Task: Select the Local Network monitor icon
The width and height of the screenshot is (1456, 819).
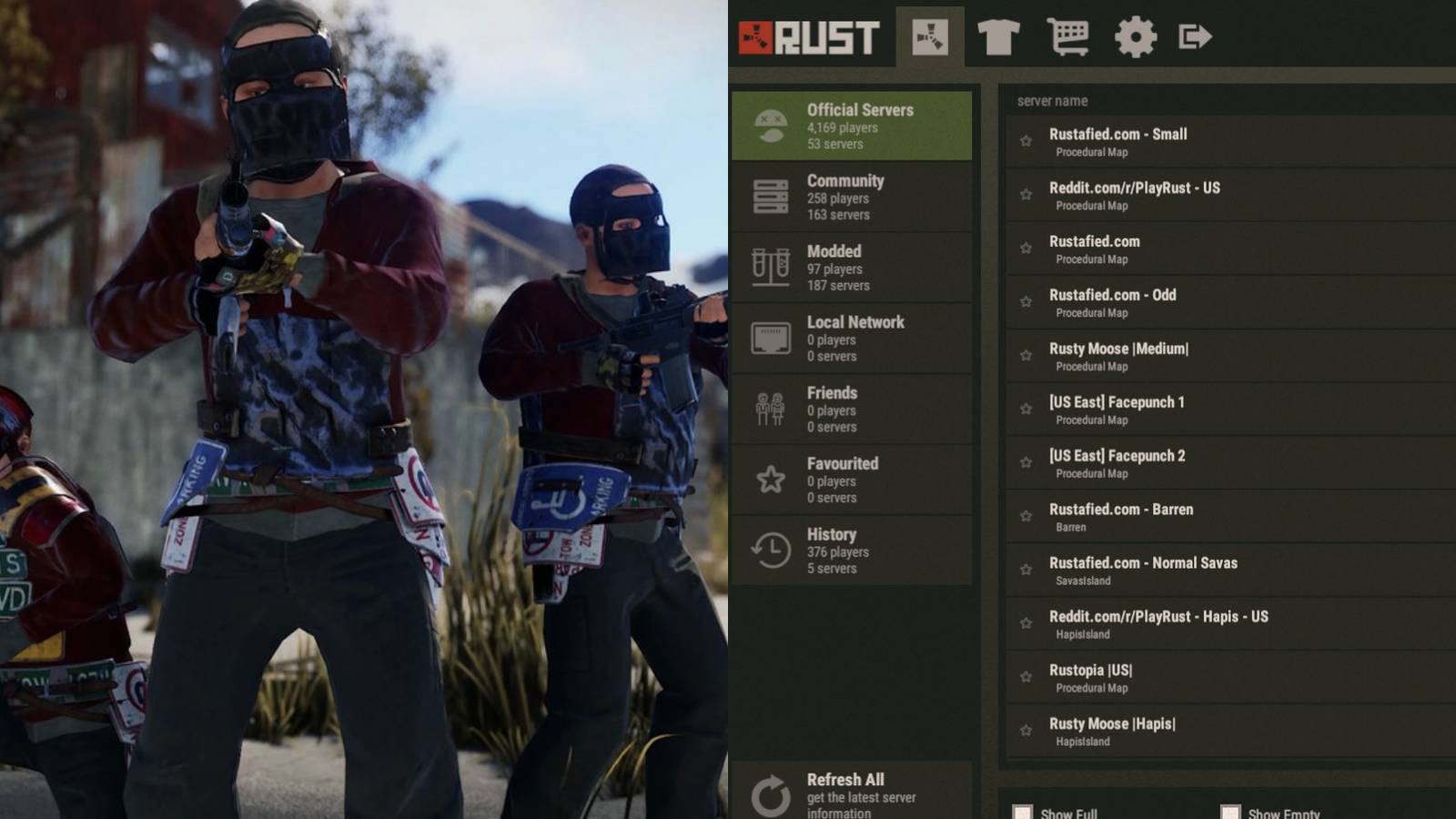Action: click(x=770, y=338)
